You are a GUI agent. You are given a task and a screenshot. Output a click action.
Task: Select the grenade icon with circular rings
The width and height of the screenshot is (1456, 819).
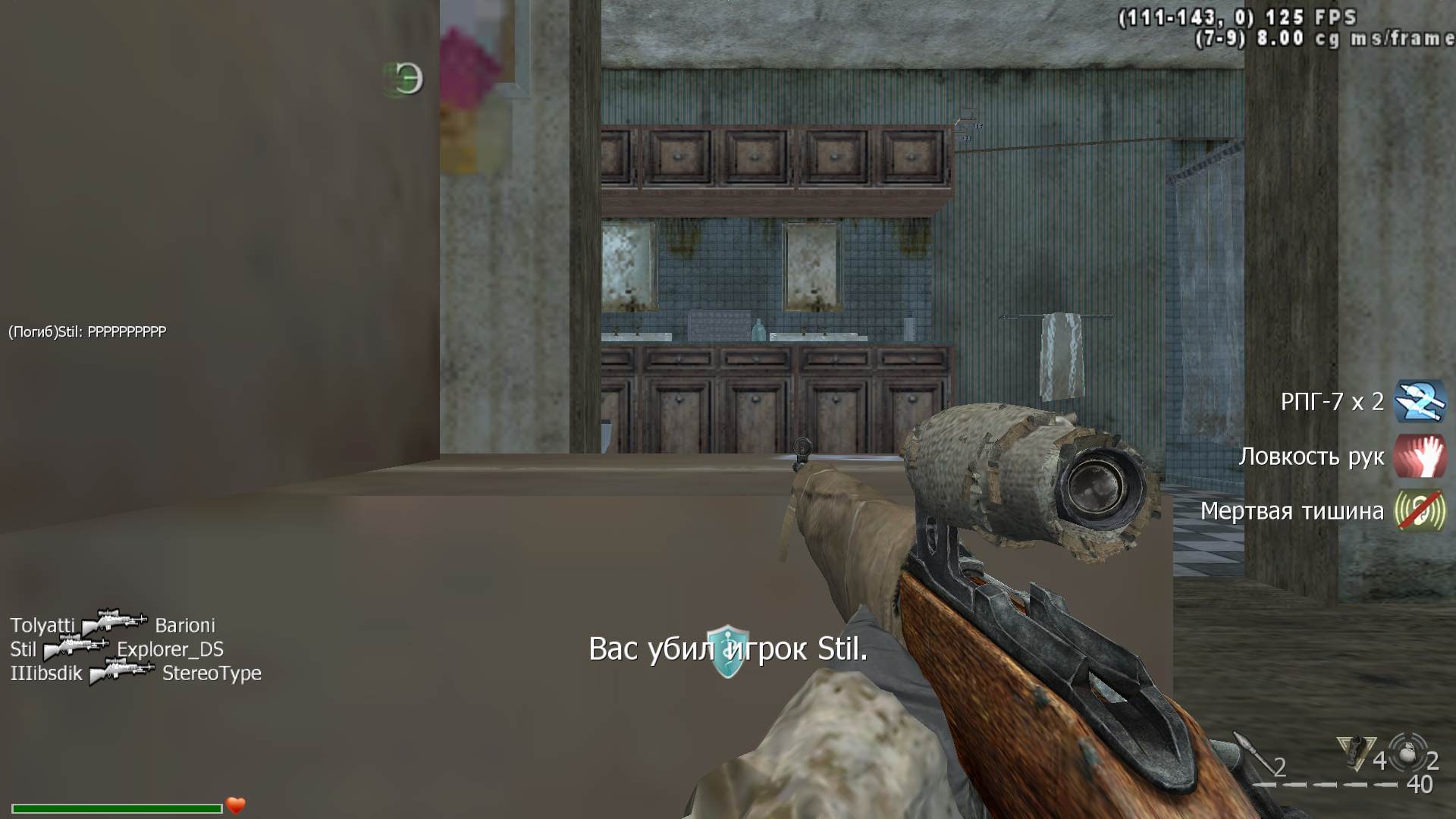(1407, 752)
